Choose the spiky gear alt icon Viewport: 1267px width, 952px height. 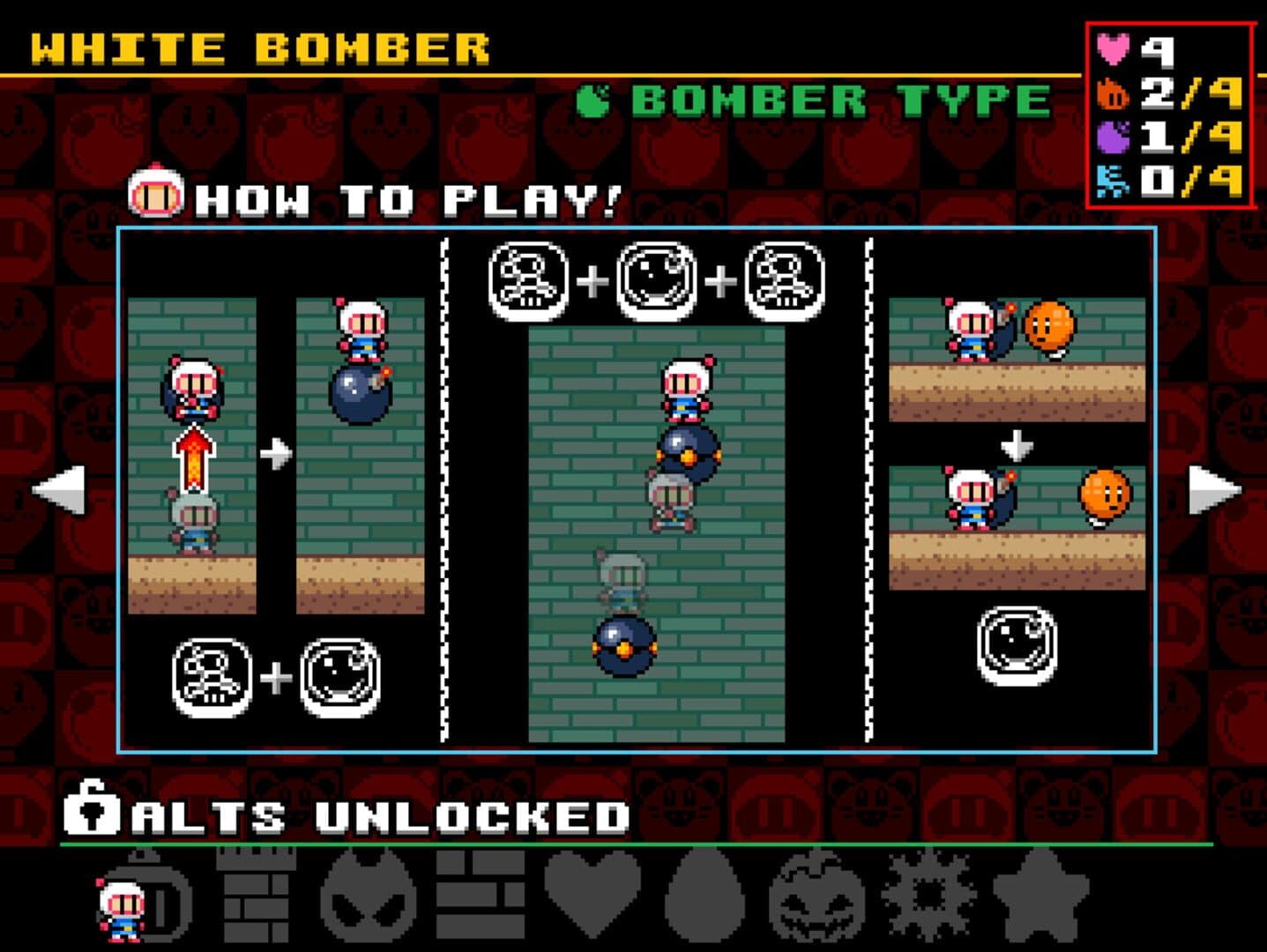pyautogui.click(x=928, y=897)
